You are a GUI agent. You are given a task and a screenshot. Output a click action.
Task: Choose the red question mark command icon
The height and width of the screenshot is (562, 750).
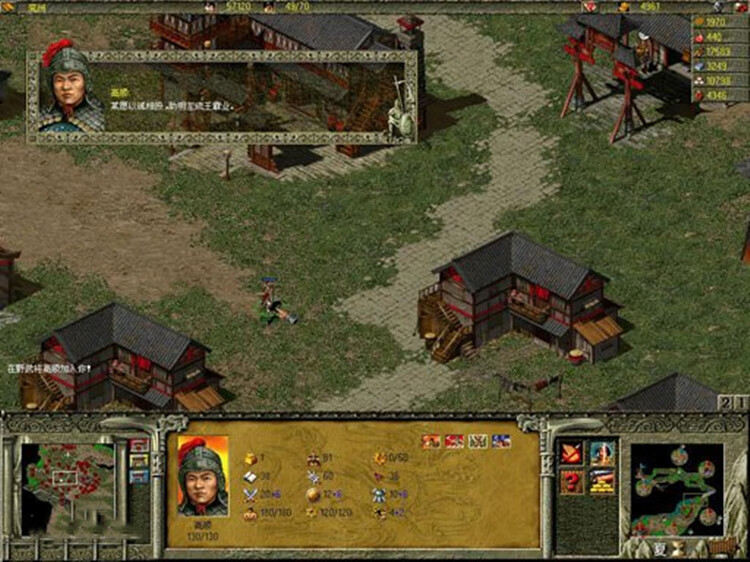(x=573, y=482)
